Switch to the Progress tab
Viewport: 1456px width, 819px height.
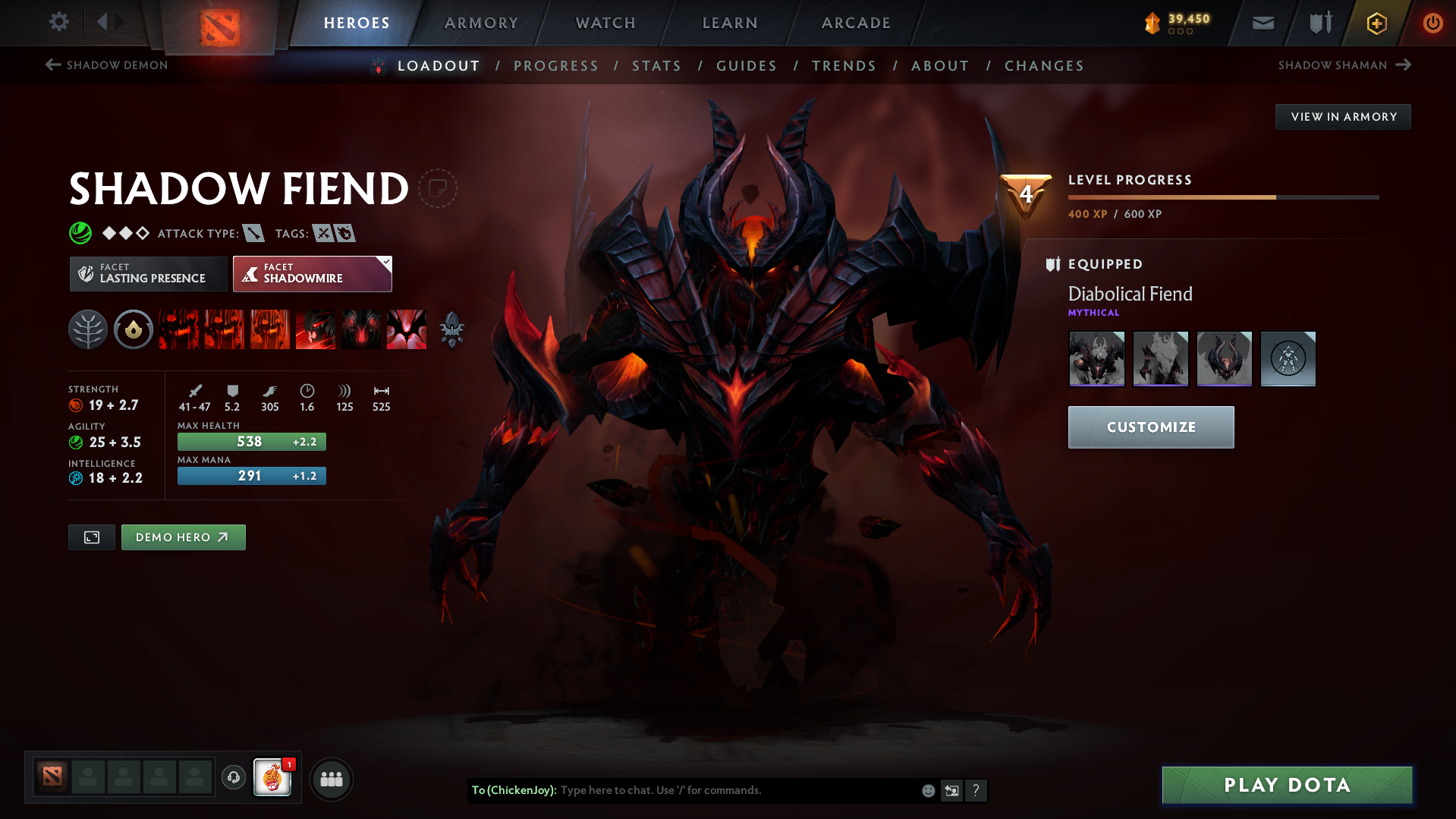click(x=556, y=66)
